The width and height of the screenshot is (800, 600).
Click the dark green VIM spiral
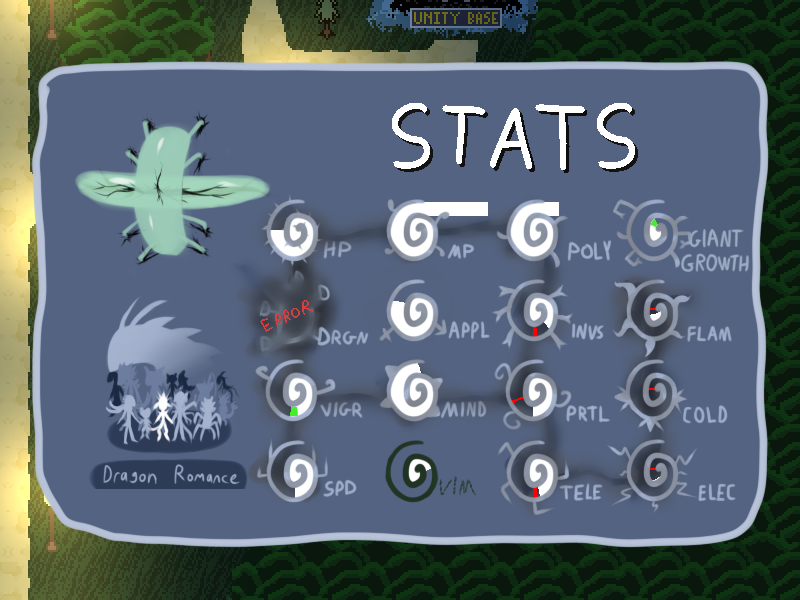[x=412, y=470]
